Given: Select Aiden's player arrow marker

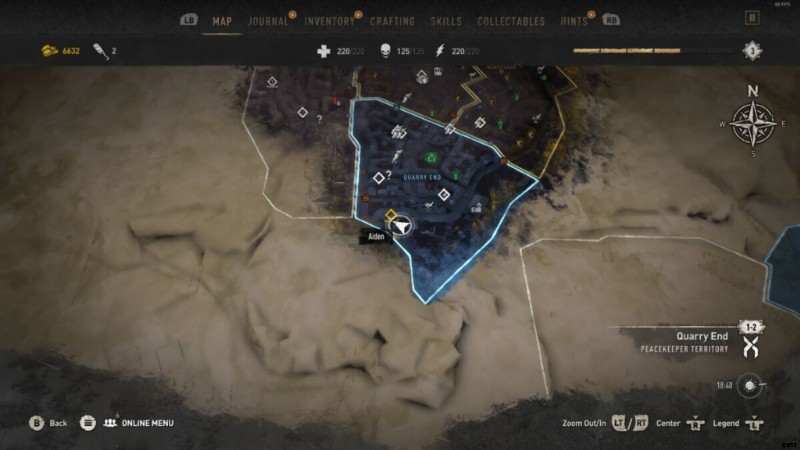Looking at the screenshot, I should tap(402, 226).
